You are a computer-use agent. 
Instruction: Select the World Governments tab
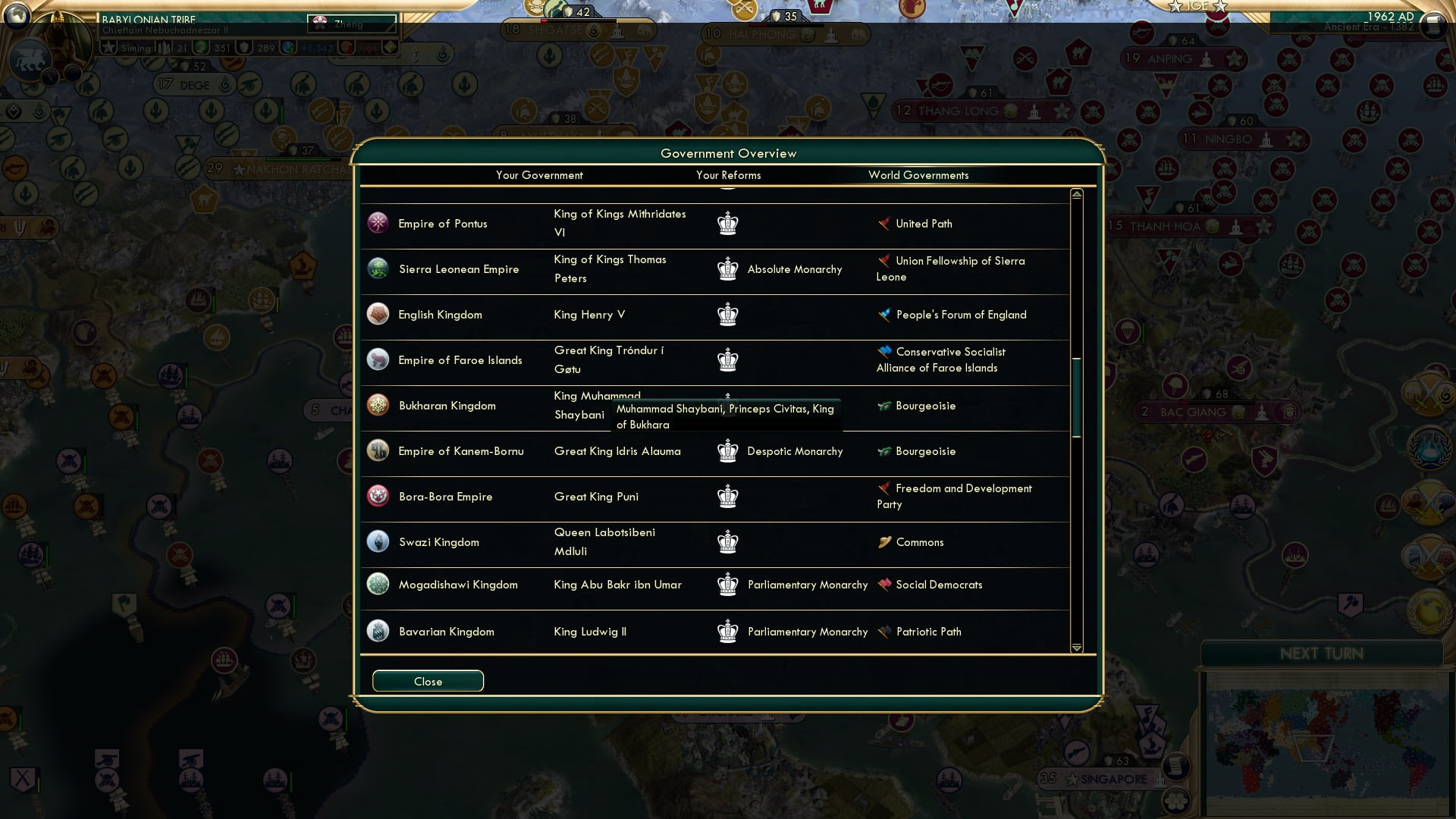tap(918, 175)
